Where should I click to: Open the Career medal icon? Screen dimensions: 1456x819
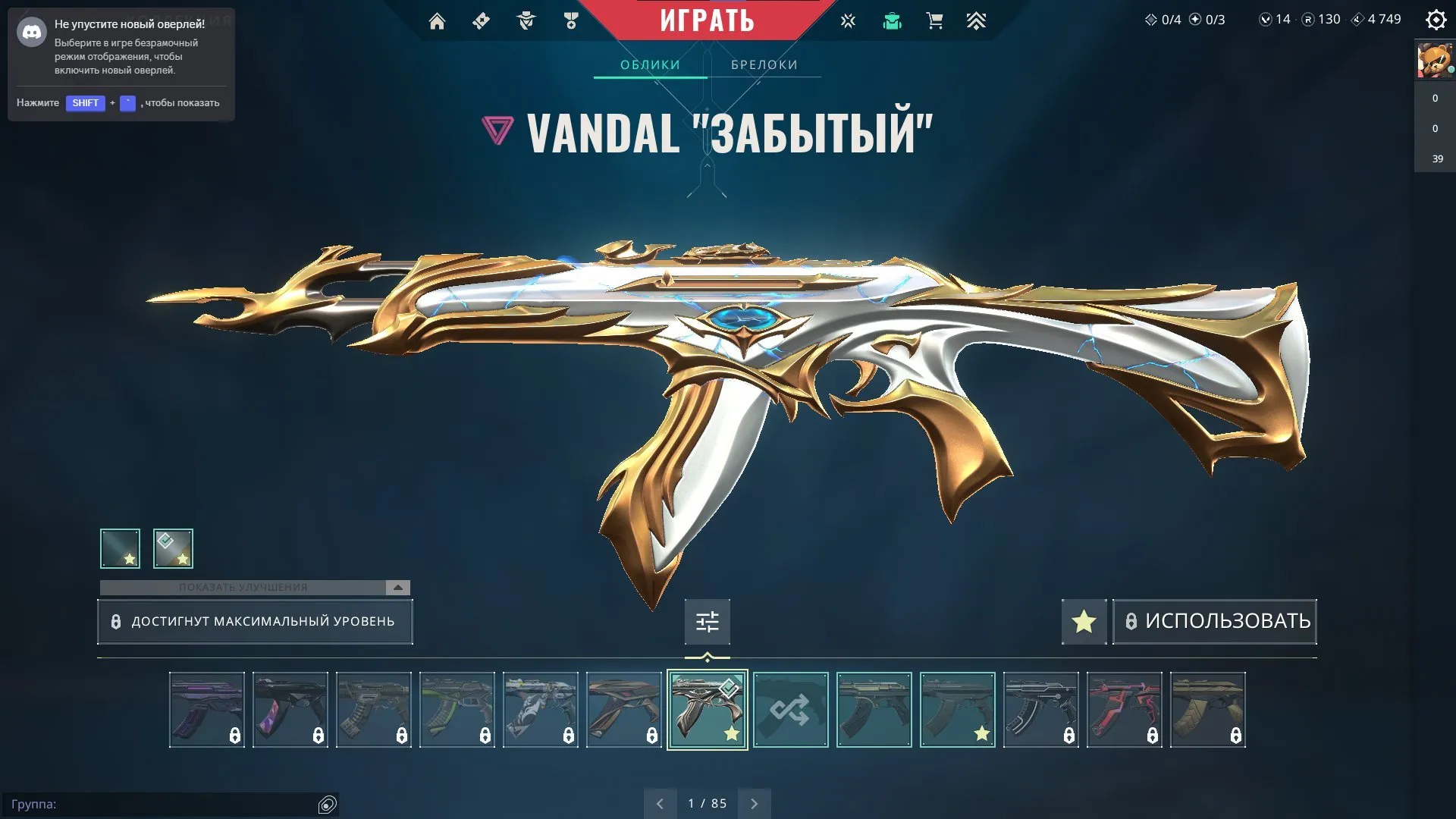571,20
